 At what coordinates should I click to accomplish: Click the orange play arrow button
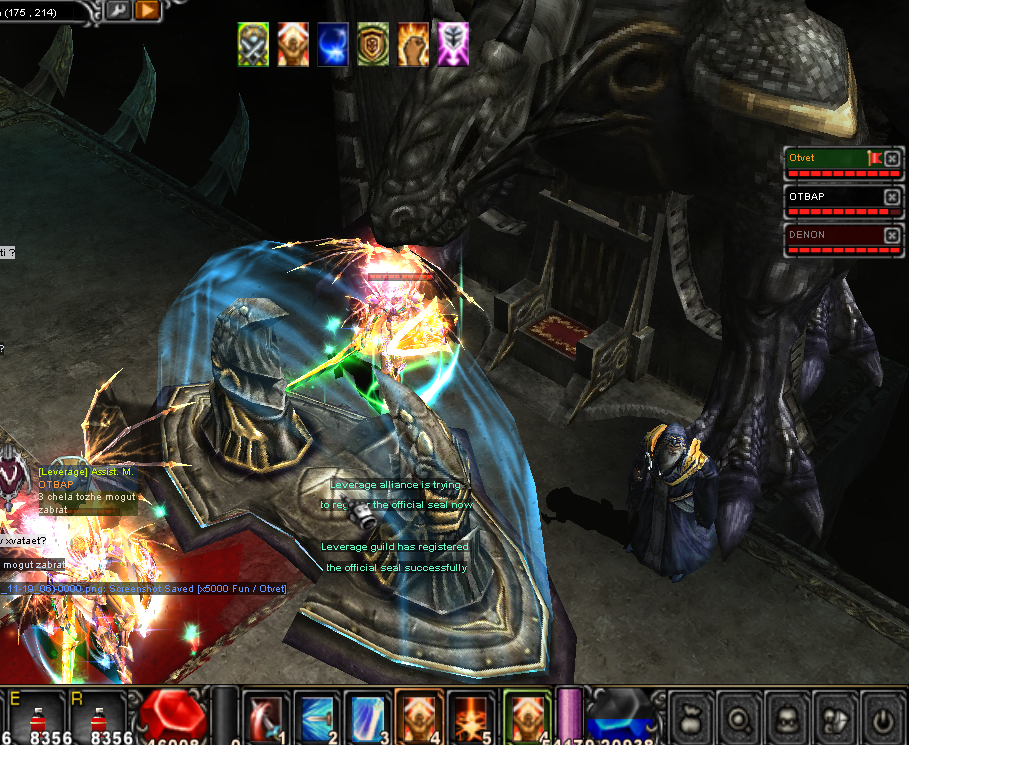pos(146,11)
